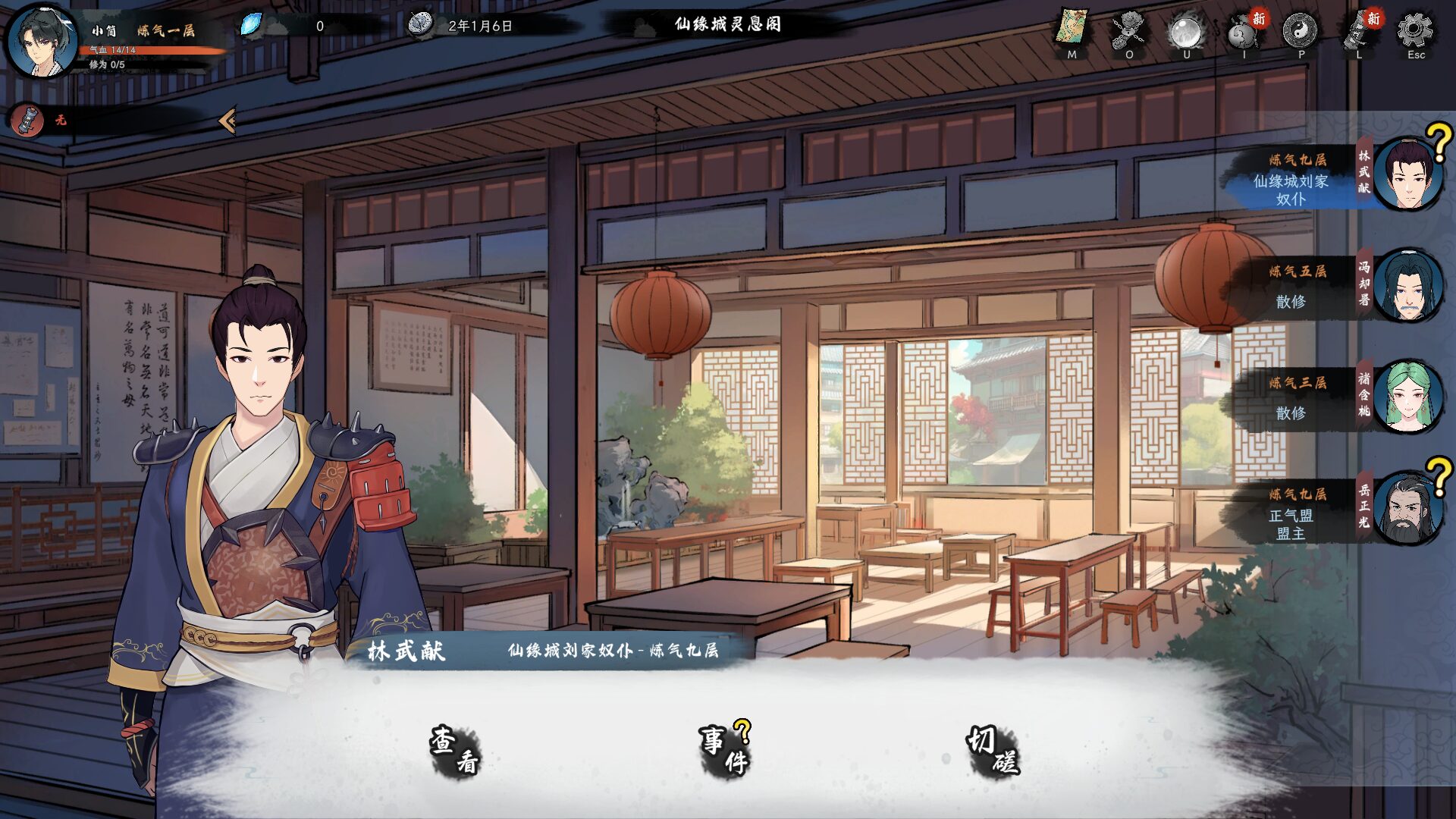Choose the 切磋 (Spar) option

993,751
